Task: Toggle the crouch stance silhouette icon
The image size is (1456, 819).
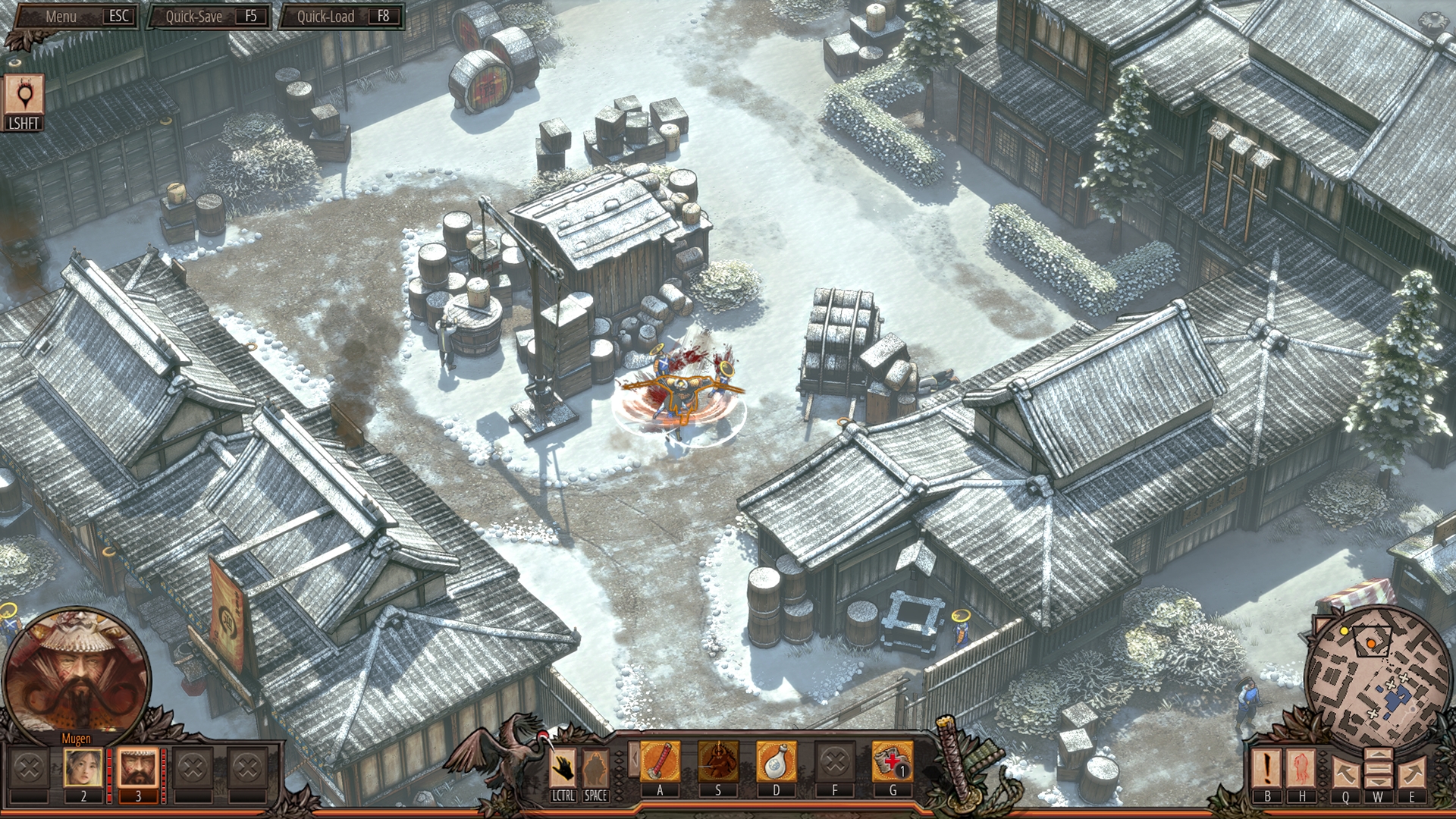Action: pos(595,767)
